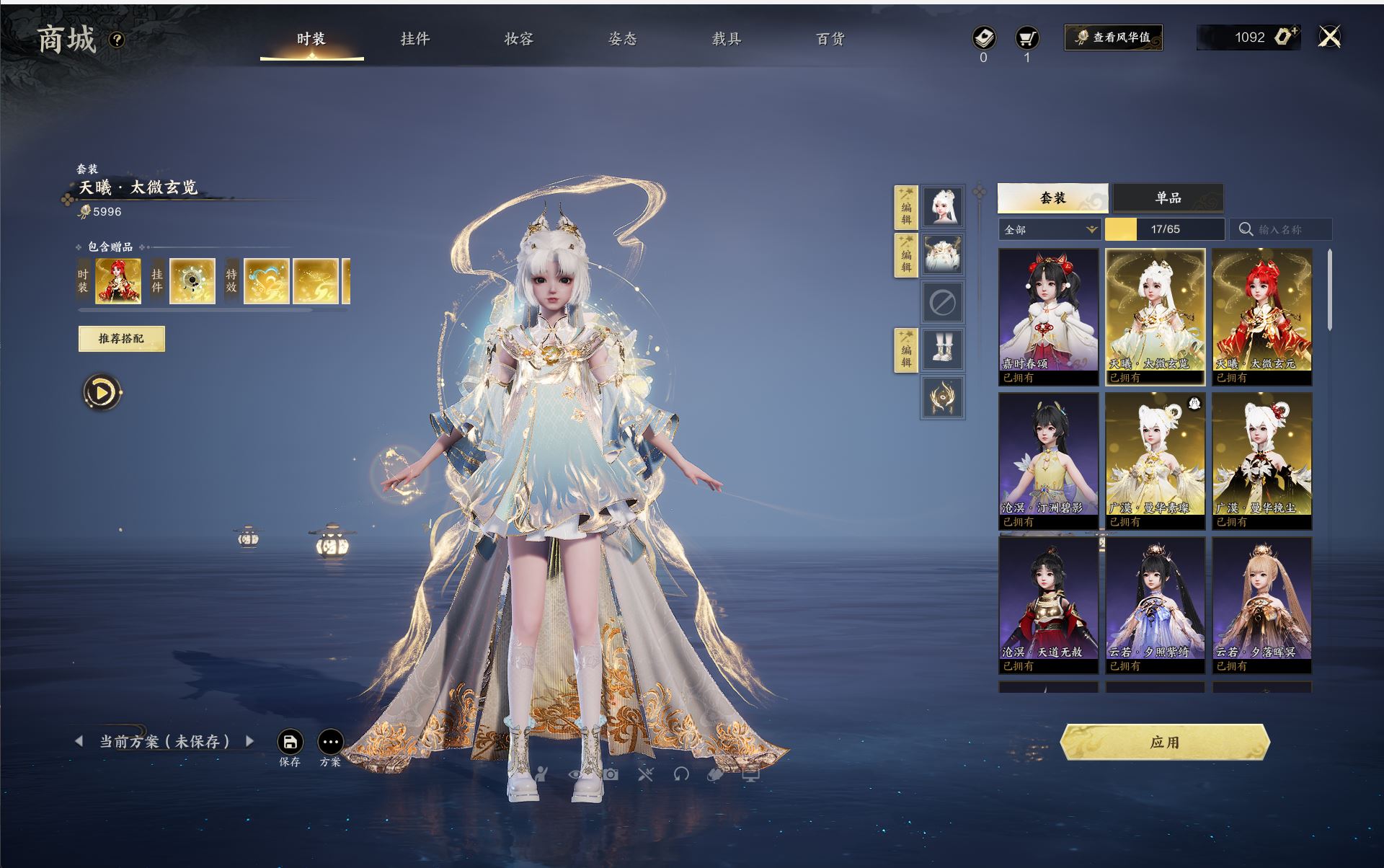Play the outfit preview animation

[x=102, y=393]
